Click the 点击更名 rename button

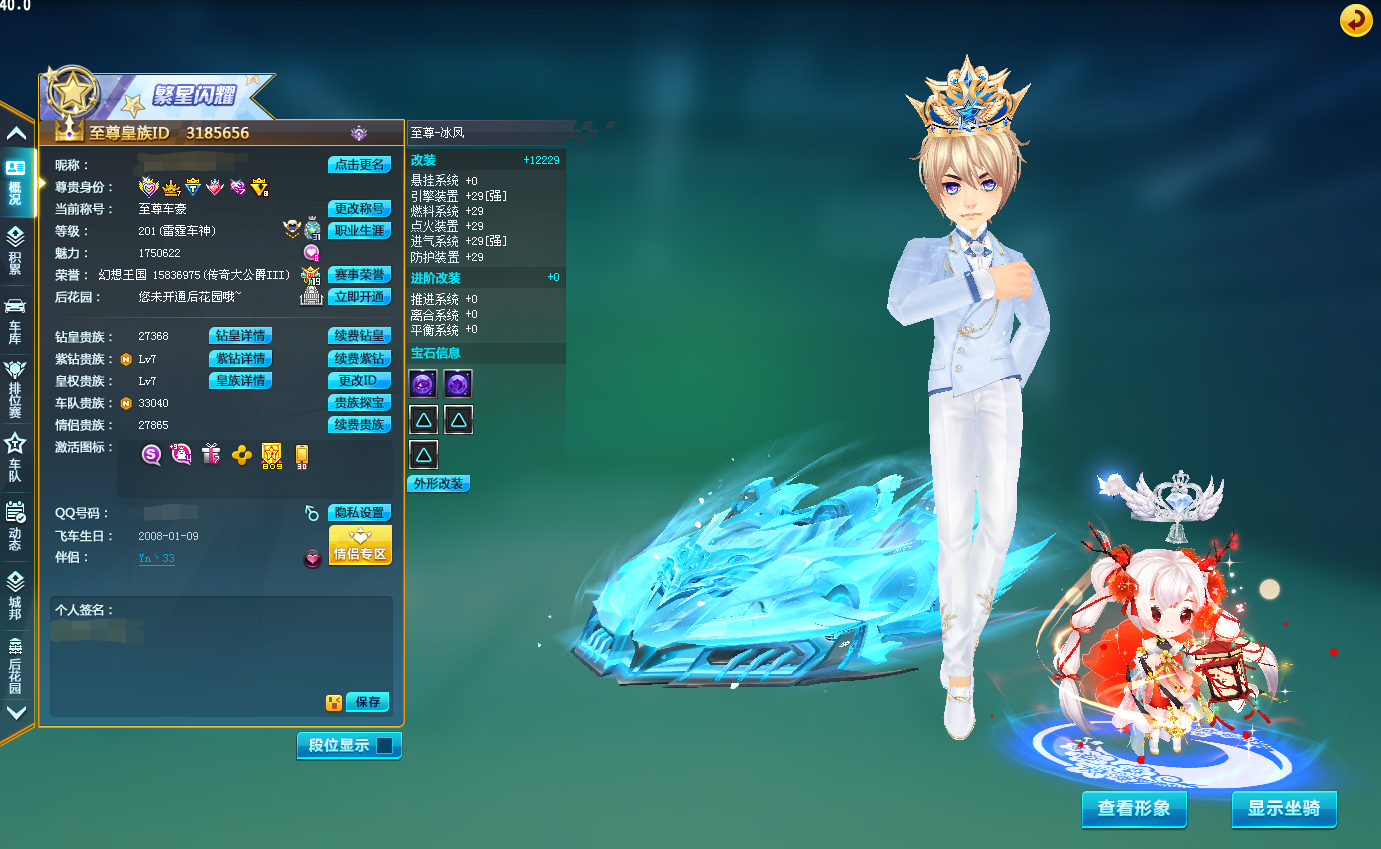click(359, 165)
